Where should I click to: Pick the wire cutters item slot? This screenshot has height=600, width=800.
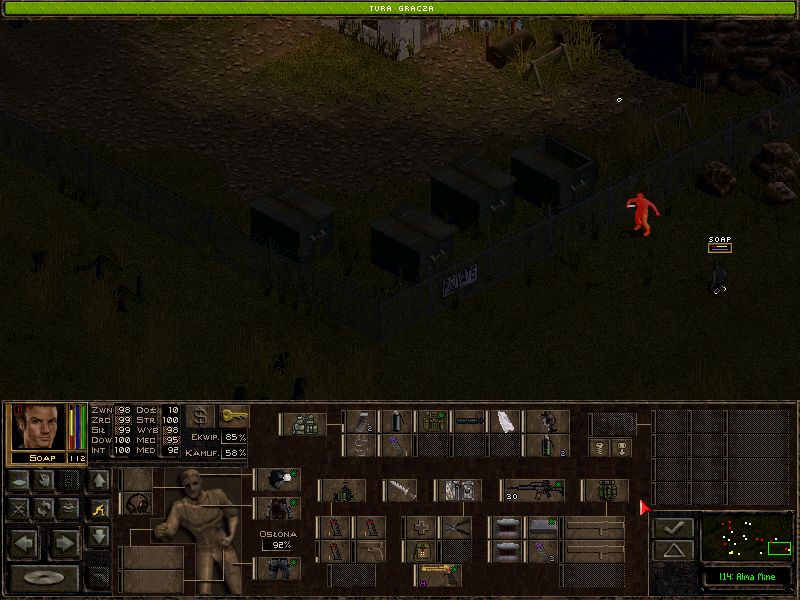coord(456,527)
